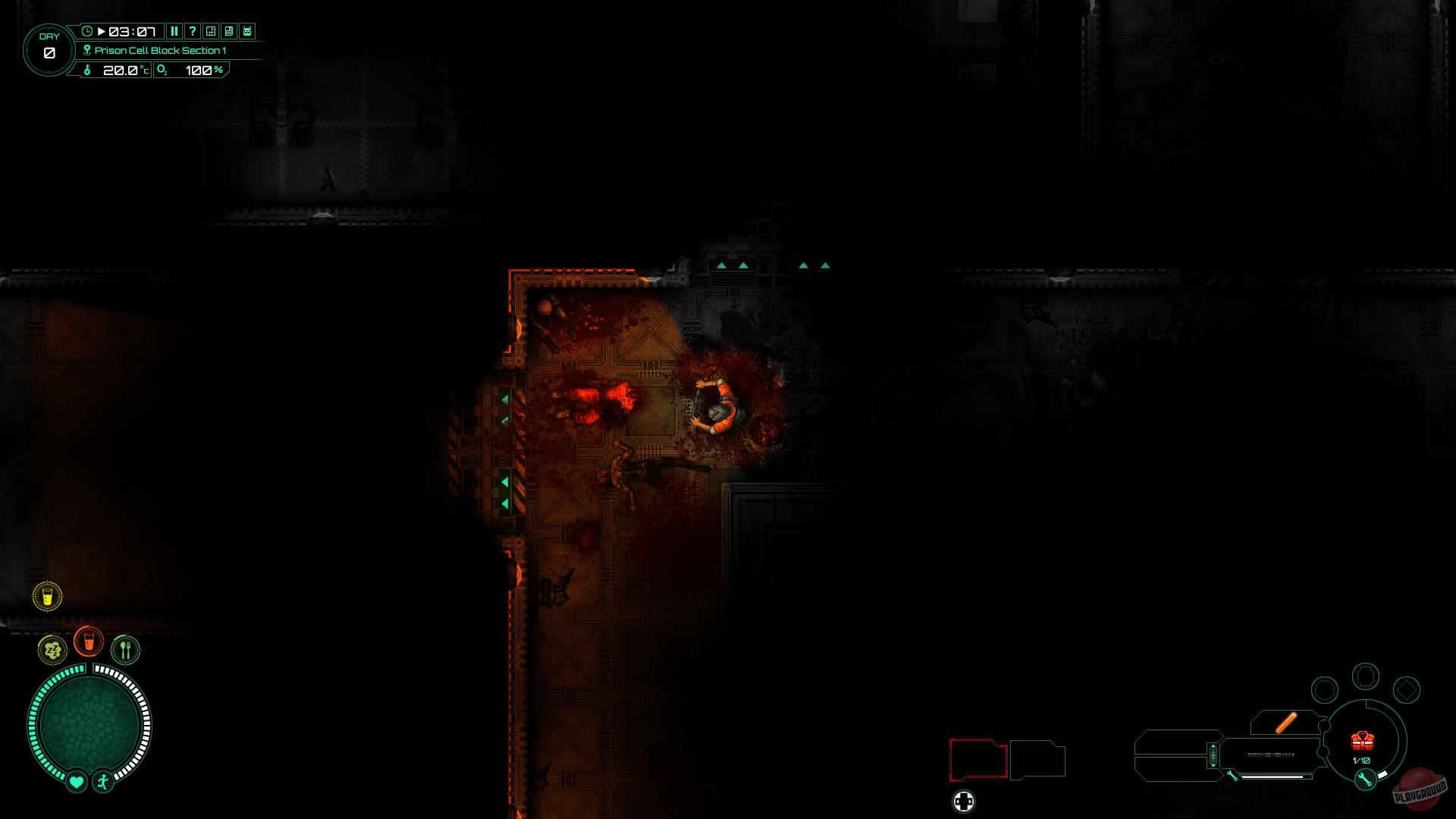Toggle the sleep zZz indicator
Viewport: 1456px width, 819px height.
[52, 650]
